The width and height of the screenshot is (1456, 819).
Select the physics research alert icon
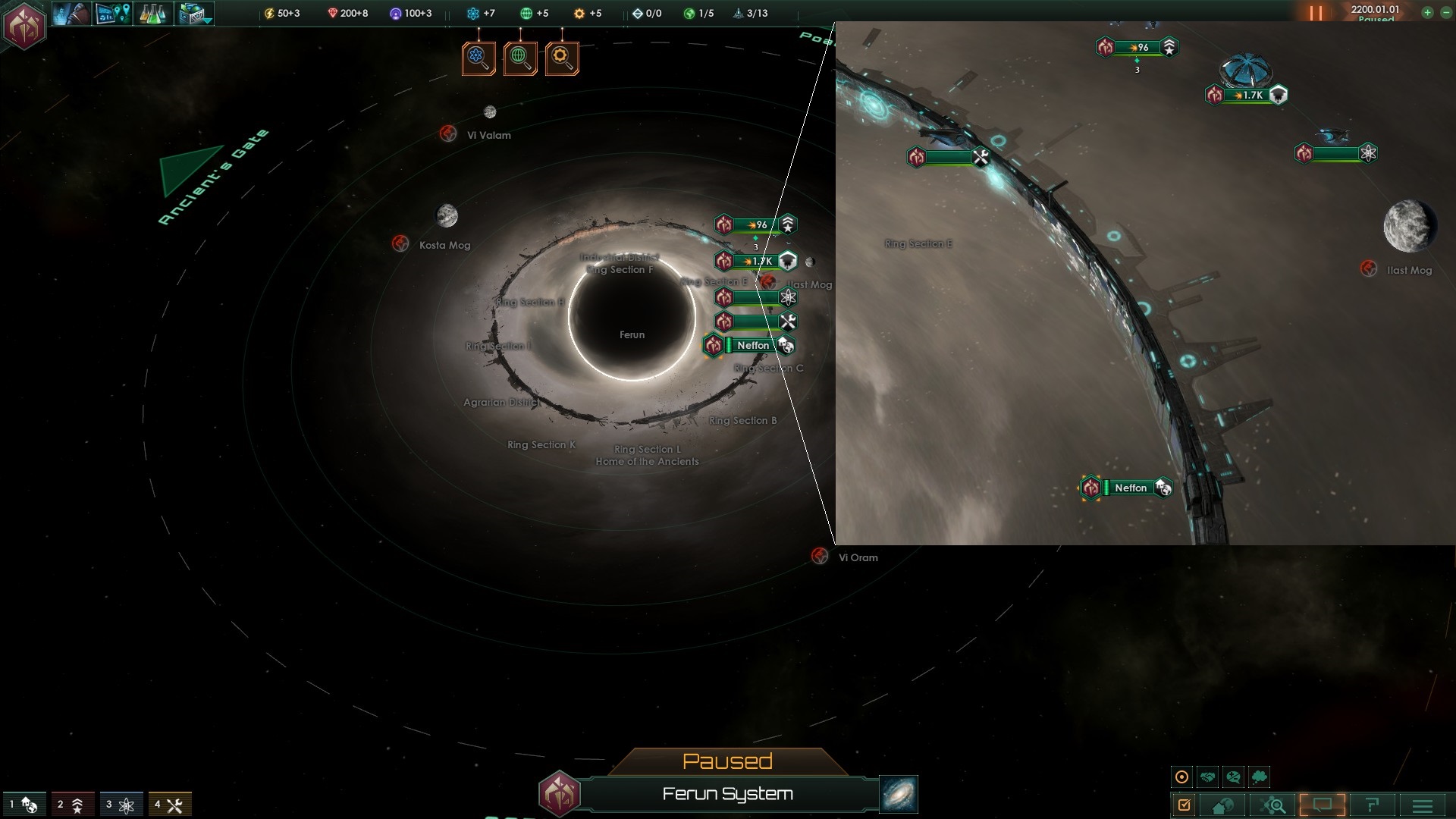[x=479, y=58]
